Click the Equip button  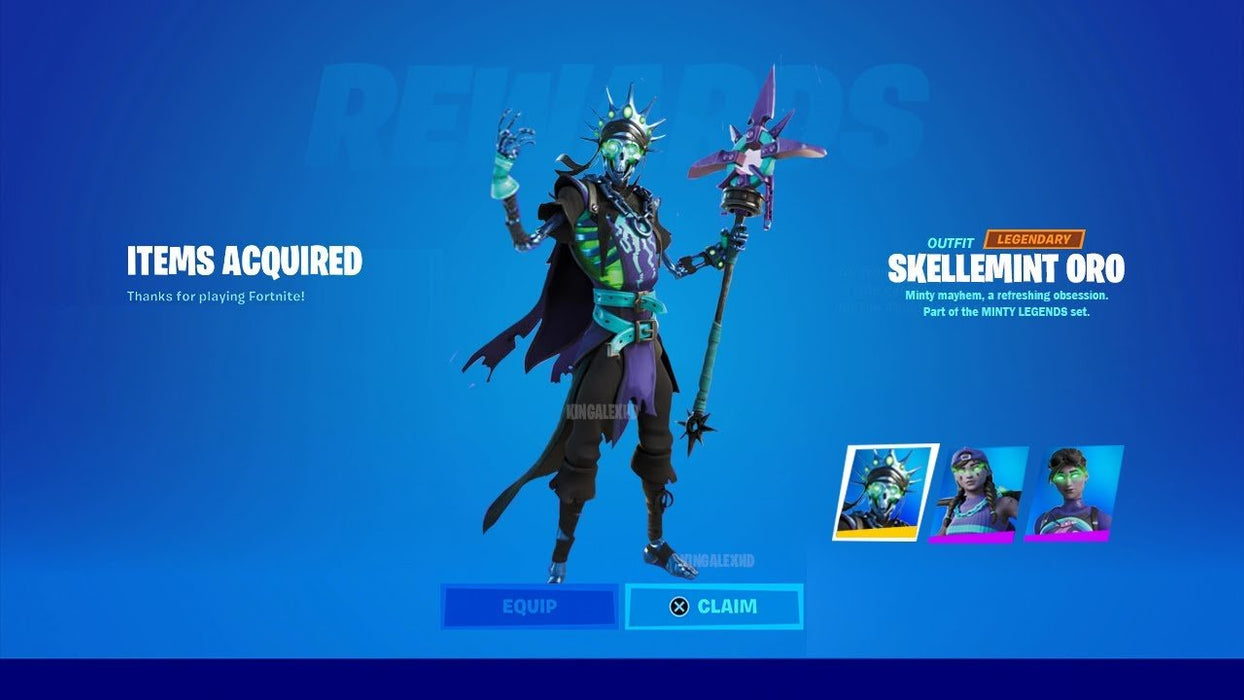[530, 606]
